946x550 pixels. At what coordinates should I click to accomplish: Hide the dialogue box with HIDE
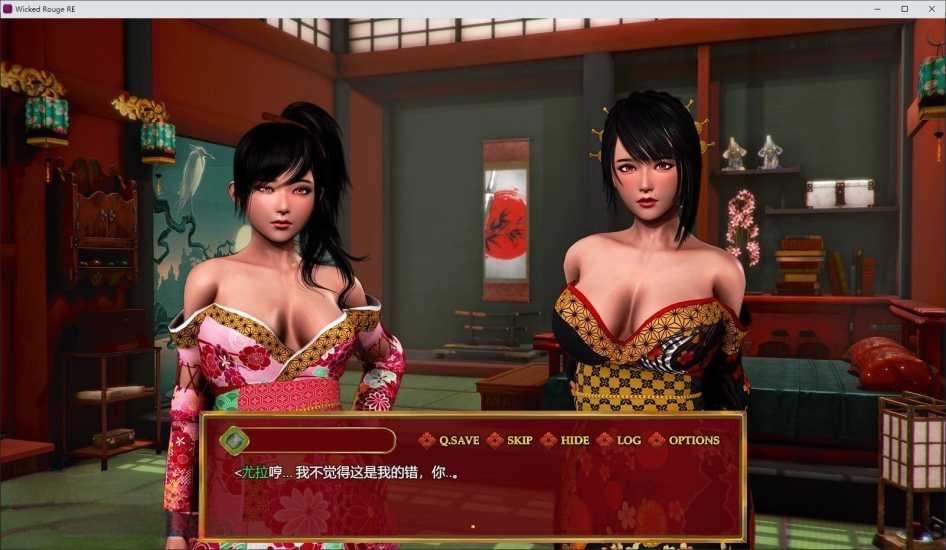pos(574,440)
